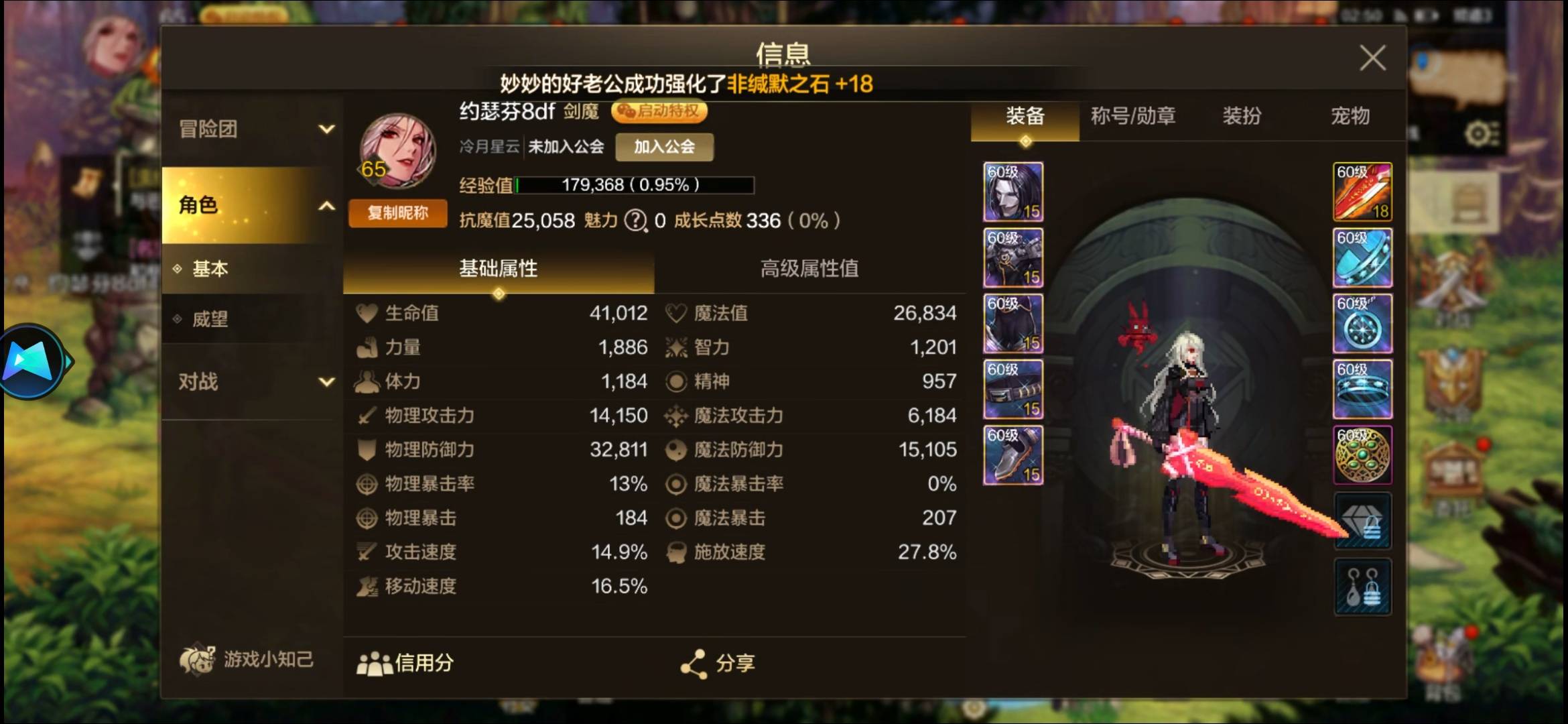Click the chest armor equipment icon
The image size is (1568, 724).
1012,258
